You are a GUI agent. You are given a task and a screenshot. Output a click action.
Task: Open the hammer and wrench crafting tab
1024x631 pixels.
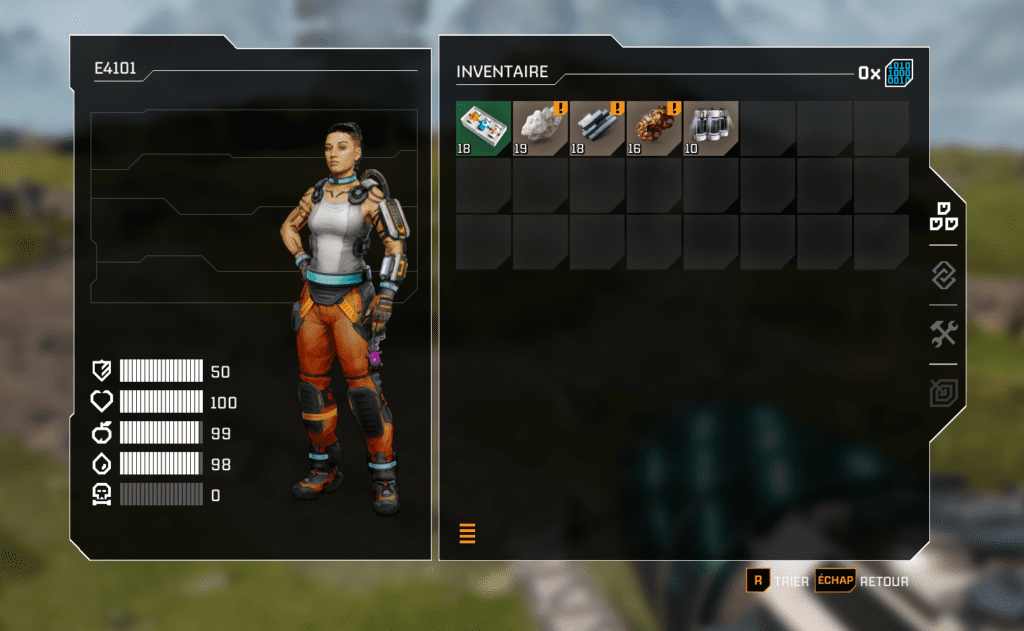pyautogui.click(x=944, y=334)
